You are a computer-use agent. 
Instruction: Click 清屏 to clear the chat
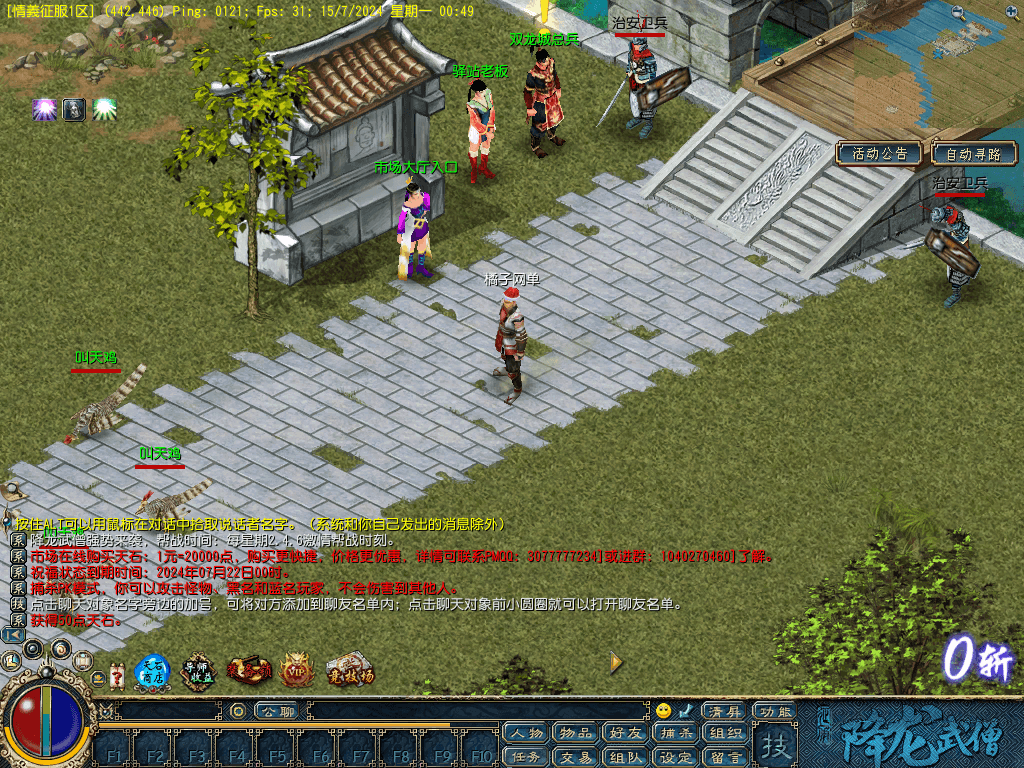[723, 711]
